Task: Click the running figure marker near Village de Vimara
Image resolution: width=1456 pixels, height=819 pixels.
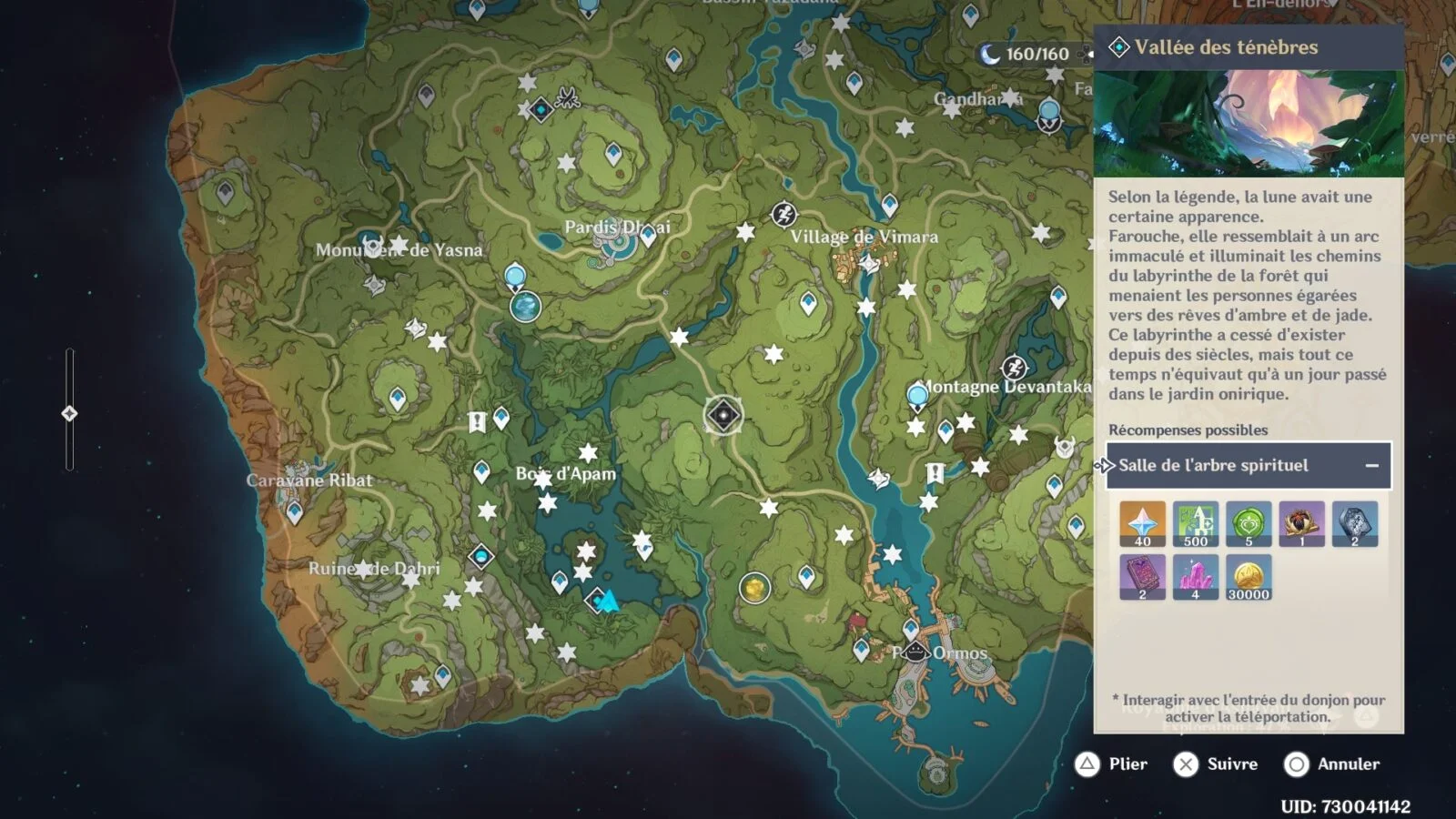Action: coord(784,215)
